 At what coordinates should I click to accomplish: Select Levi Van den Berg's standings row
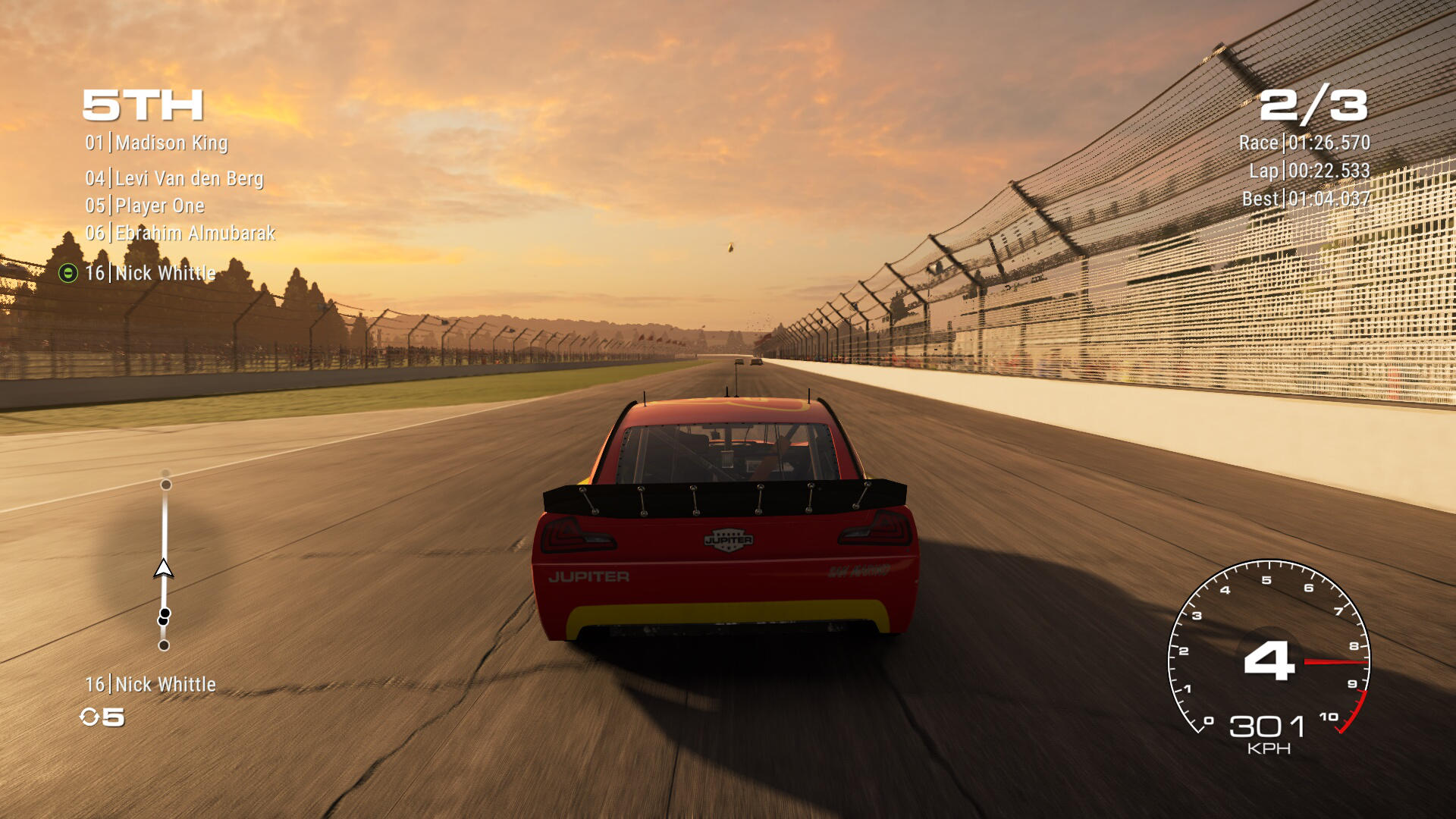(174, 178)
